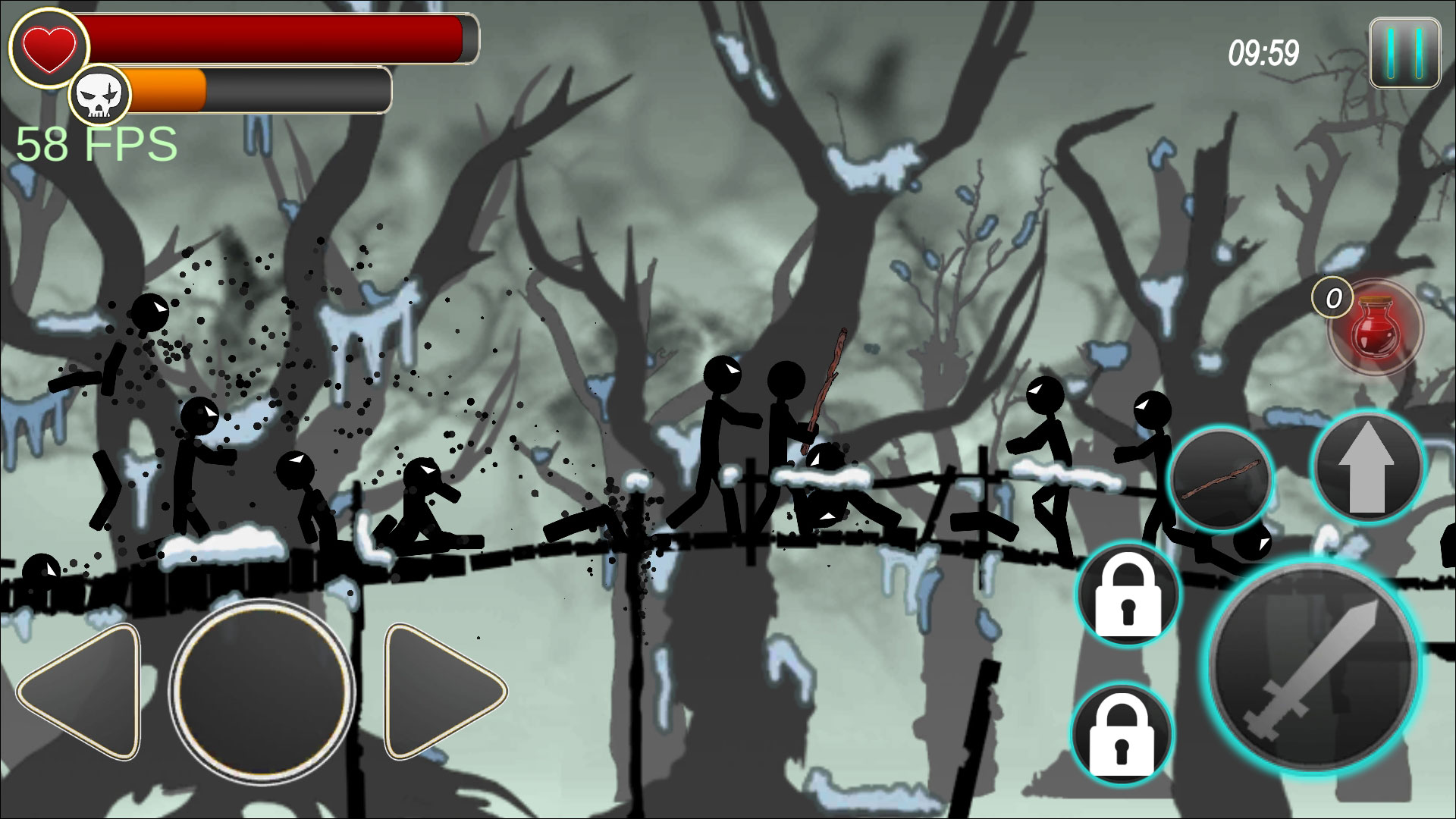Image resolution: width=1456 pixels, height=819 pixels.
Task: Tap the skull icon on the experience bar
Action: click(x=102, y=92)
